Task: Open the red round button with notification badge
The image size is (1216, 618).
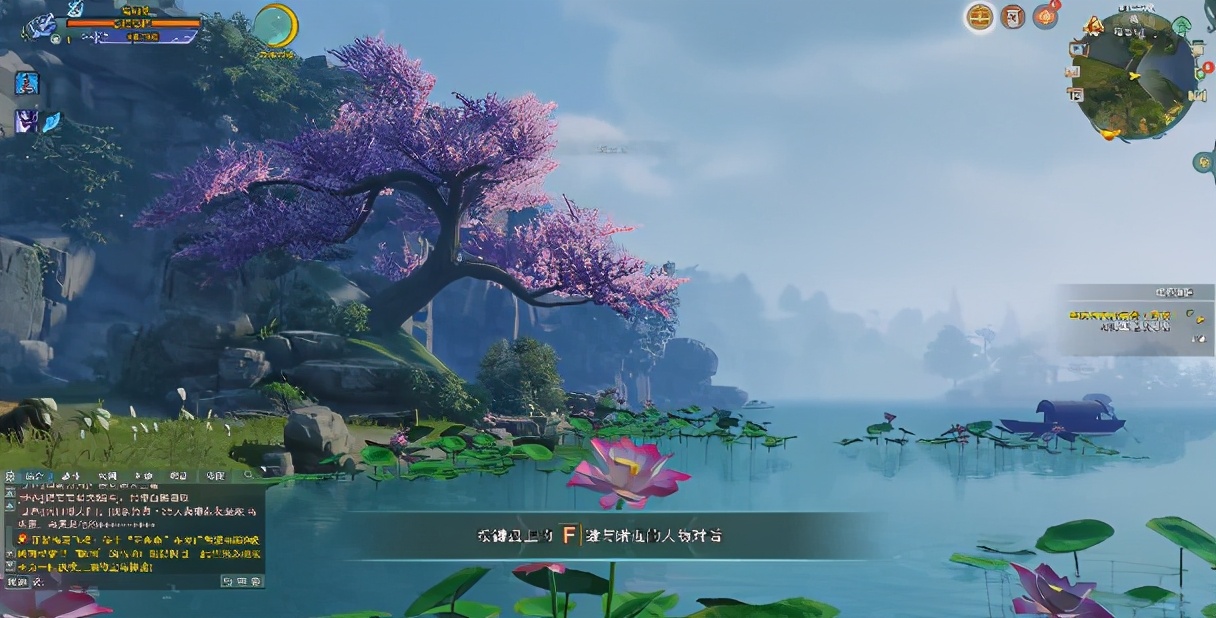Action: tap(1046, 17)
